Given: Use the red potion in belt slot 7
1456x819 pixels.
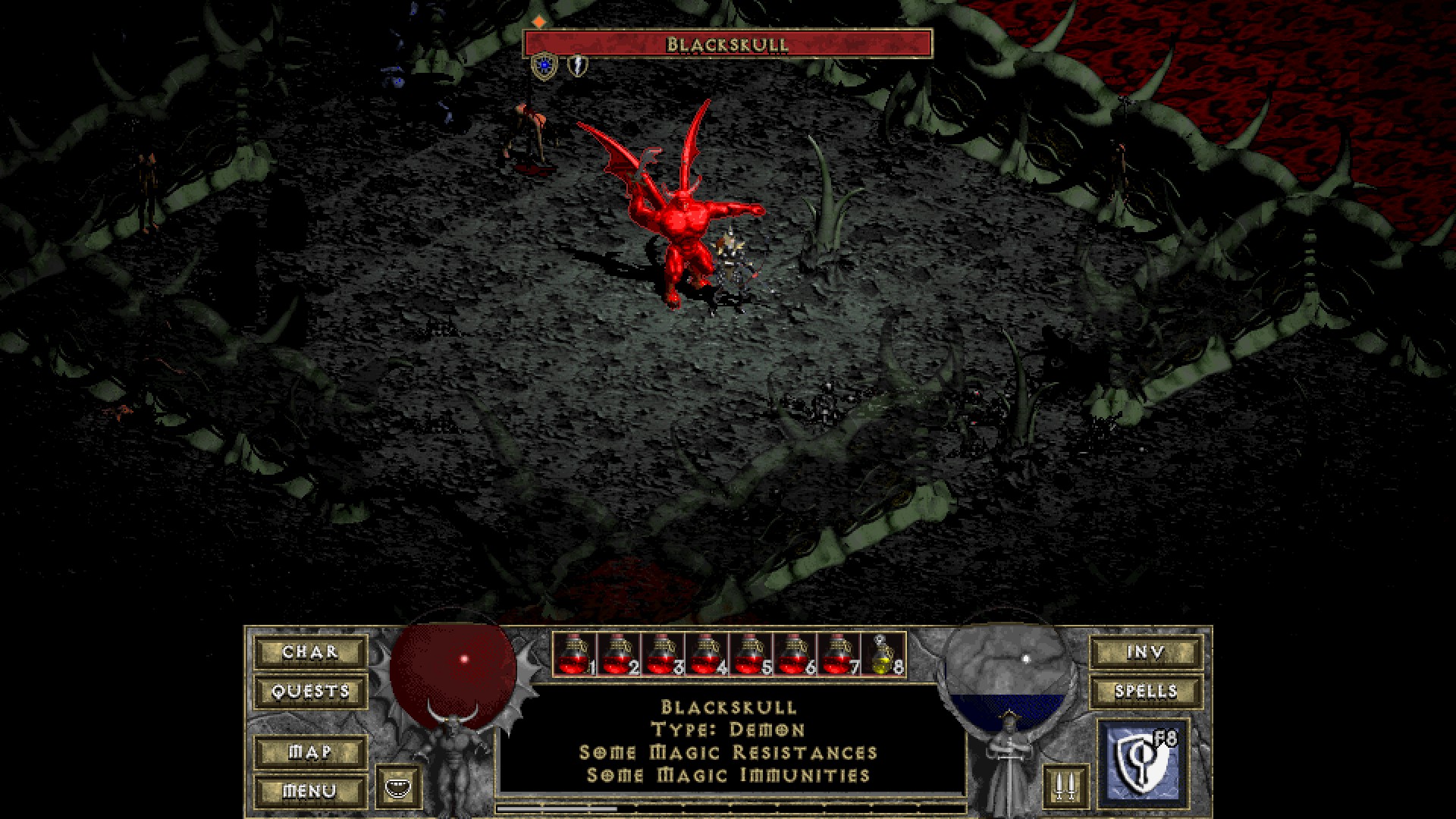Looking at the screenshot, I should [x=839, y=654].
